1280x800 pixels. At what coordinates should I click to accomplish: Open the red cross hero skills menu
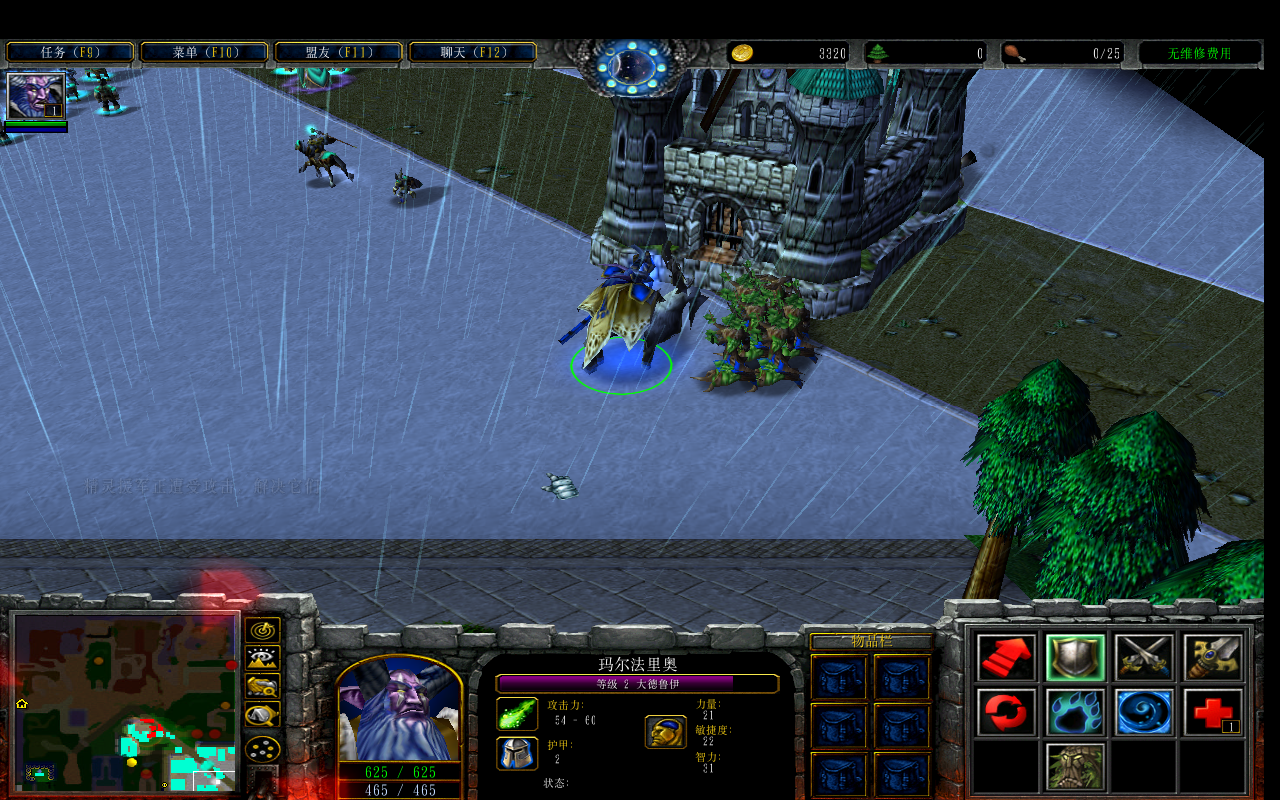click(1214, 712)
